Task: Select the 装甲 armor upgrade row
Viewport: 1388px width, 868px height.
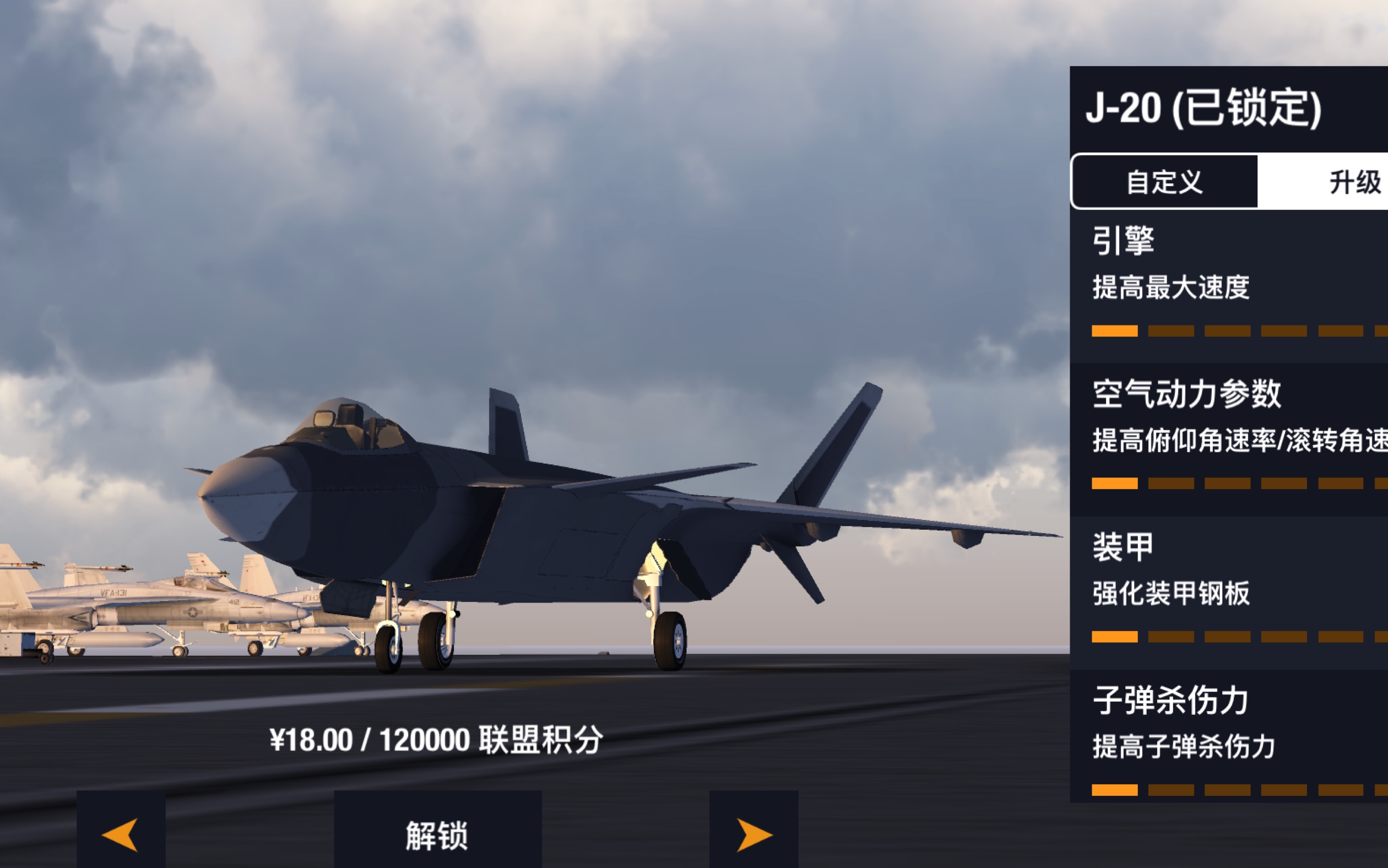Action: 1228,592
